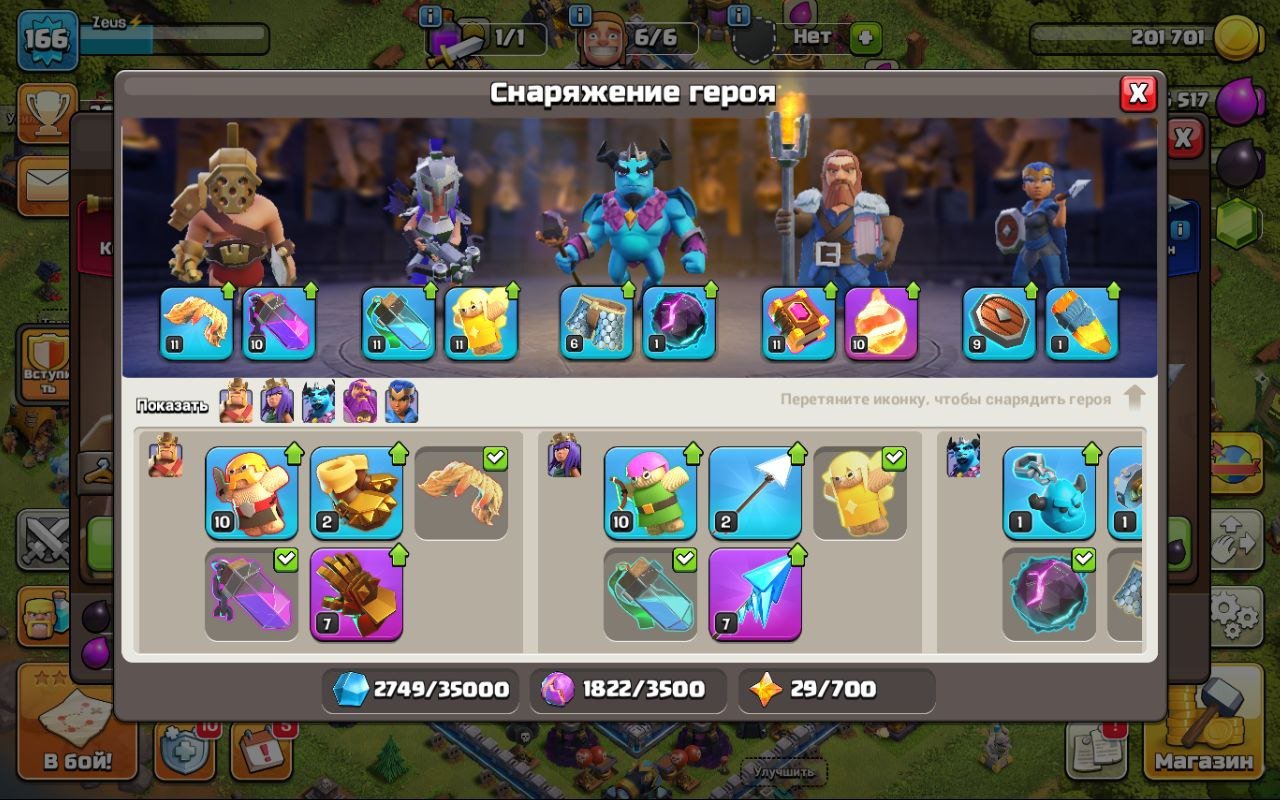Select the Healer Puppet in Queen's panel
The height and width of the screenshot is (800, 1280).
859,495
